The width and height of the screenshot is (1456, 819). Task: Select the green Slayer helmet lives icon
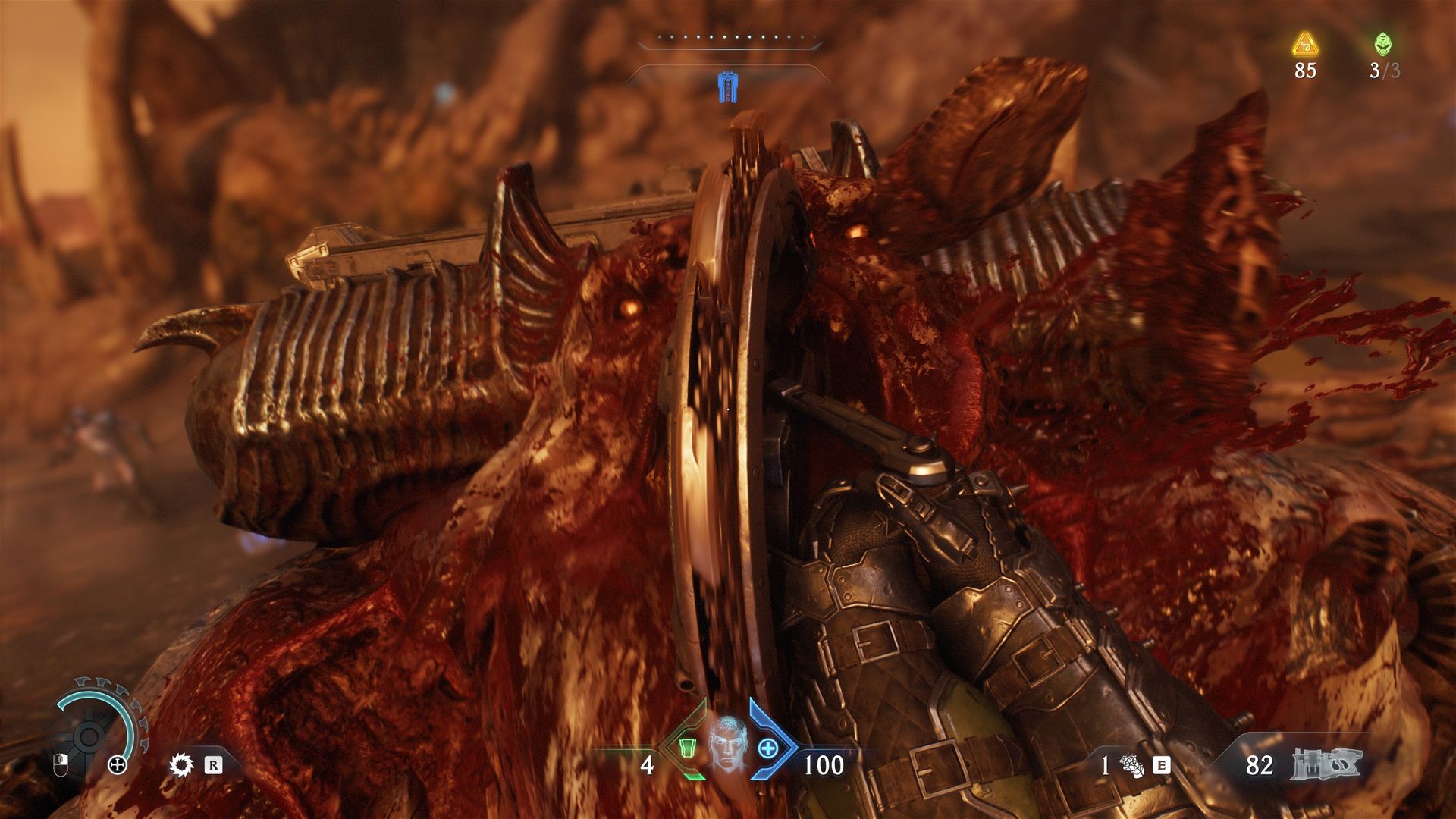(x=1382, y=45)
